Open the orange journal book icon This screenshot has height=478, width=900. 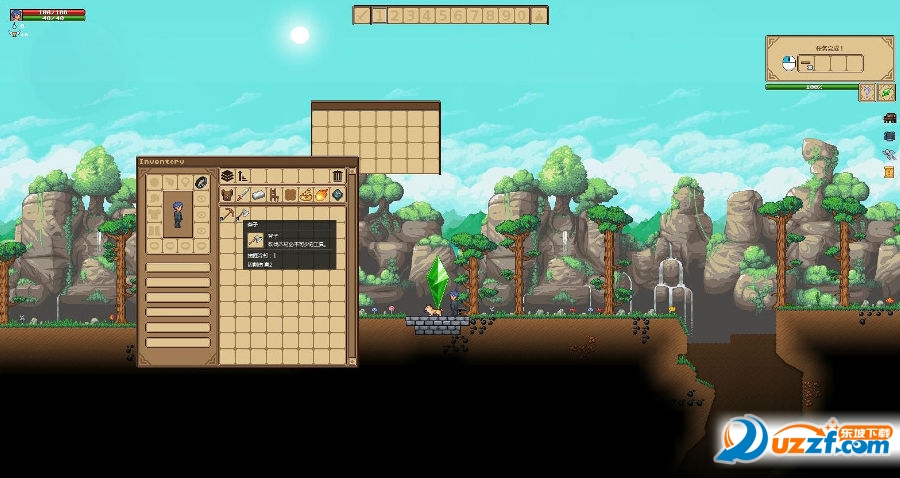coord(889,171)
